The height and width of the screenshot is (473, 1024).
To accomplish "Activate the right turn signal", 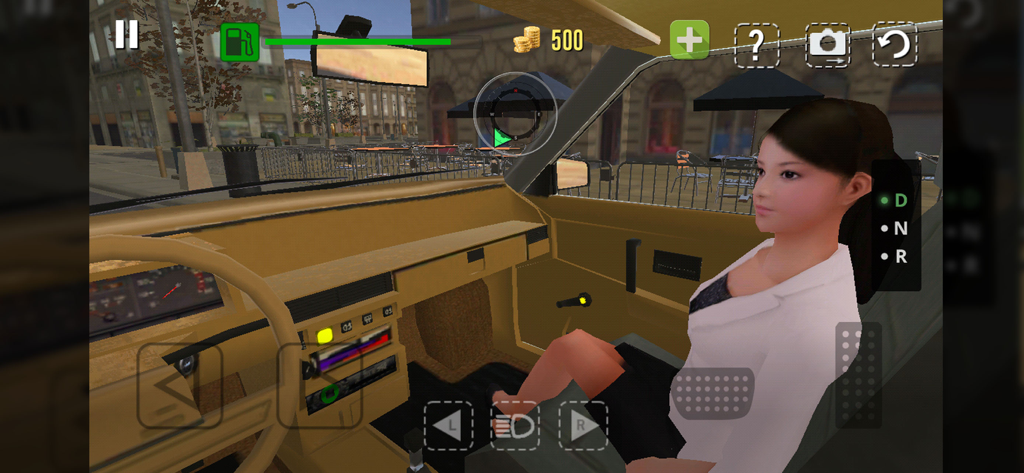I will 583,426.
